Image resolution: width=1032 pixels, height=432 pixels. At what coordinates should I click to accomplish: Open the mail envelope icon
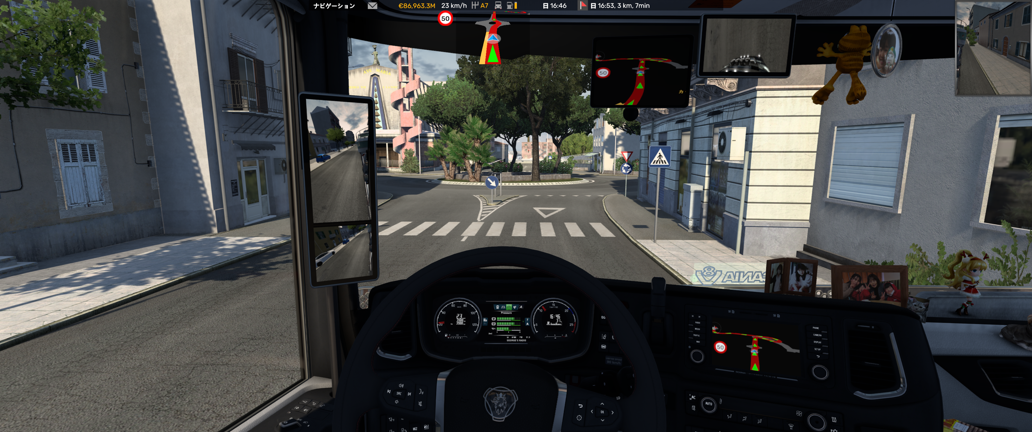[372, 6]
